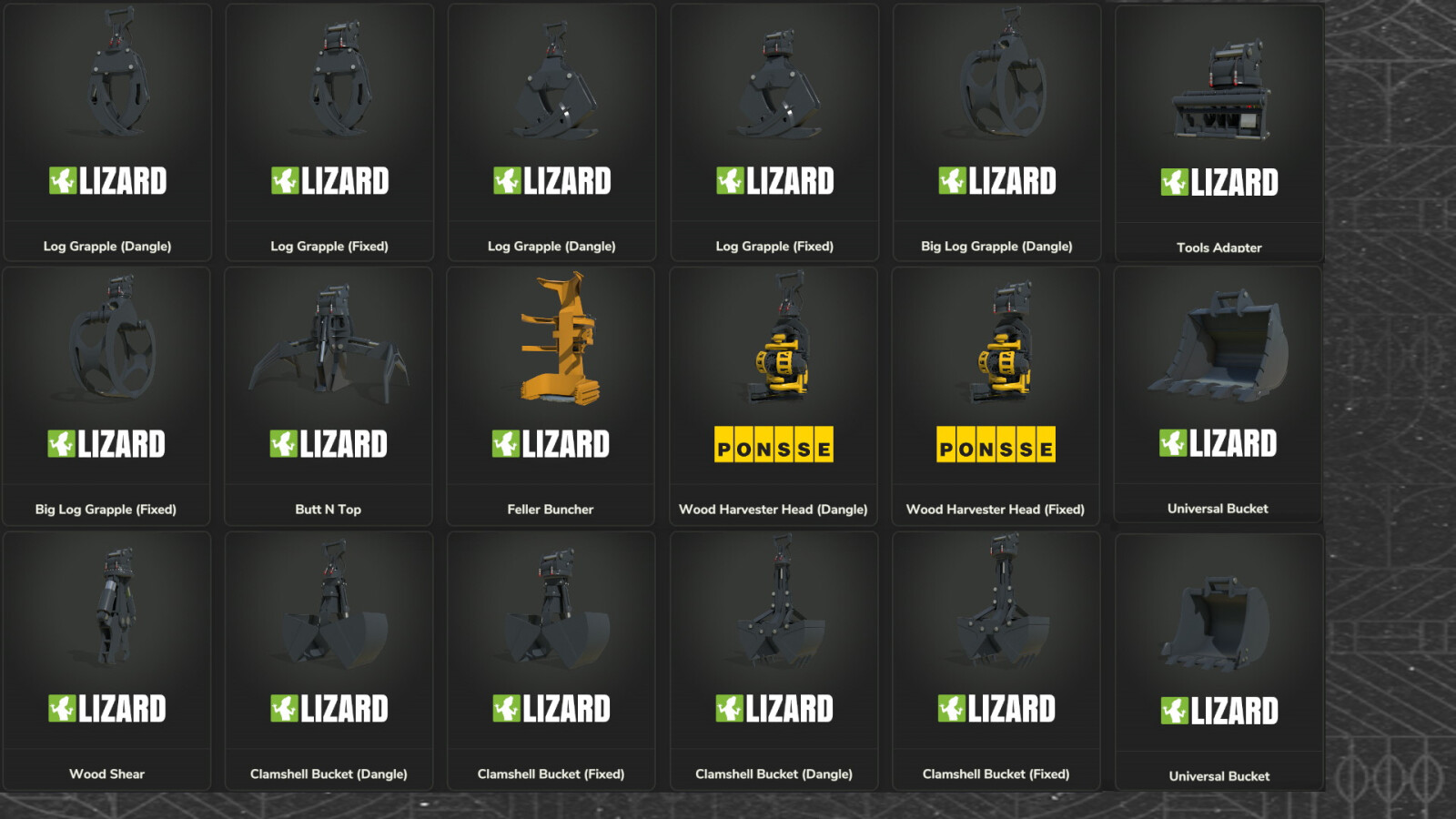Select the Tools Adapter attachment
Screen dimensions: 1456x819
pyautogui.click(x=1218, y=127)
